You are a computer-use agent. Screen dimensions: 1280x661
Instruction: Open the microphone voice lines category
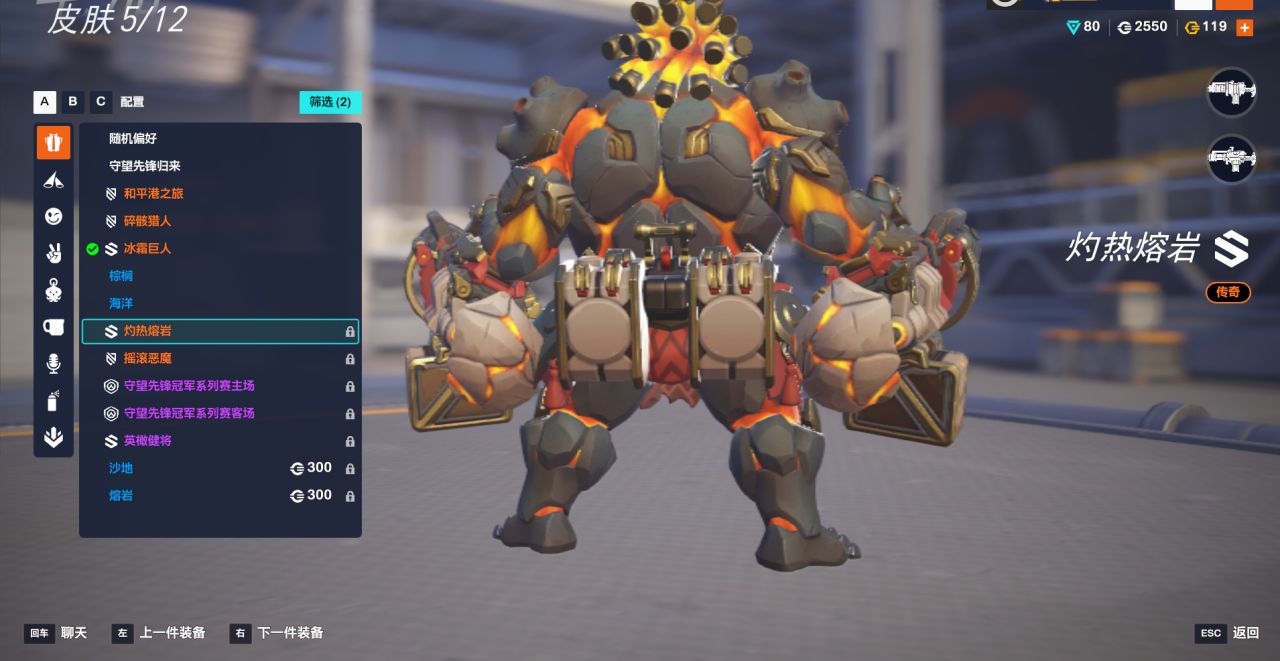click(x=54, y=364)
